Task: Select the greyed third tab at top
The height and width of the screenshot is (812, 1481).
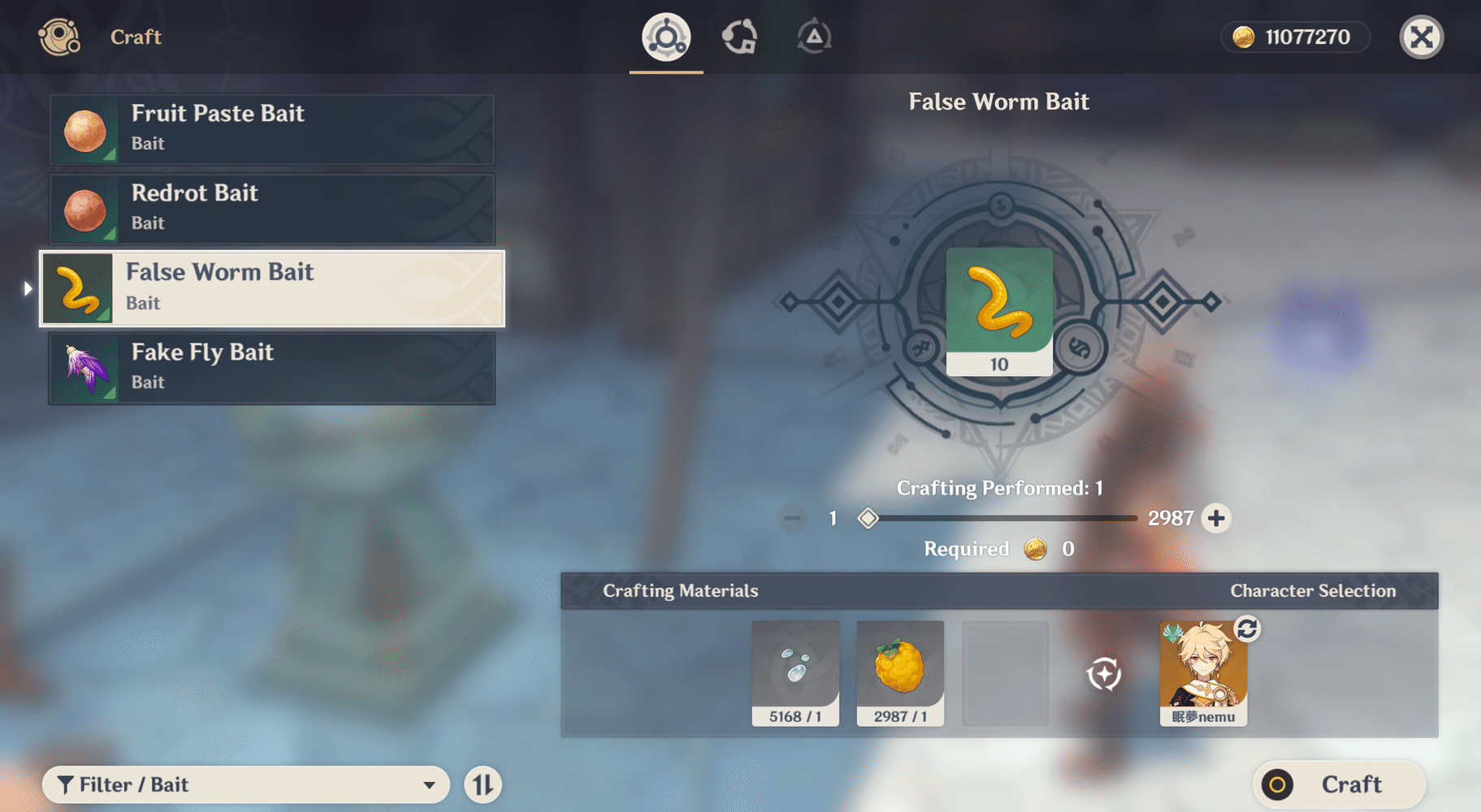Action: tap(813, 36)
